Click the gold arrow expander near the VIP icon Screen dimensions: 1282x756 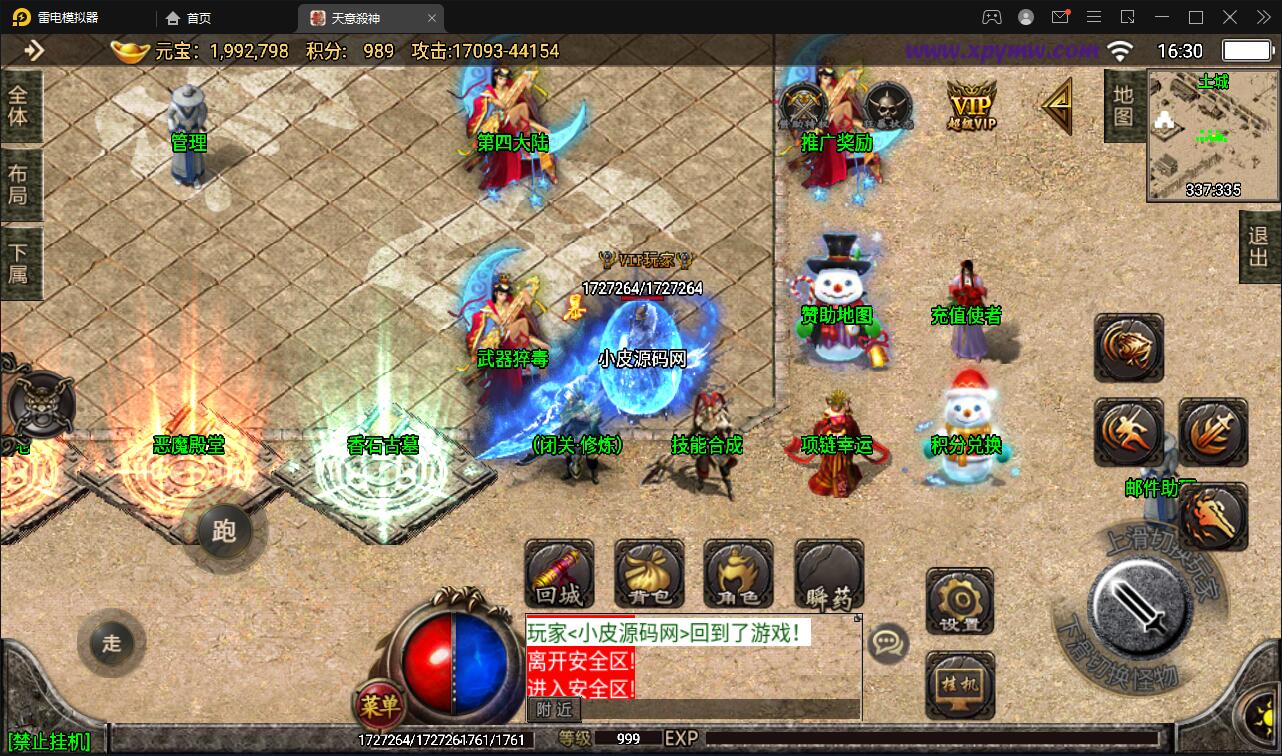pos(1057,103)
